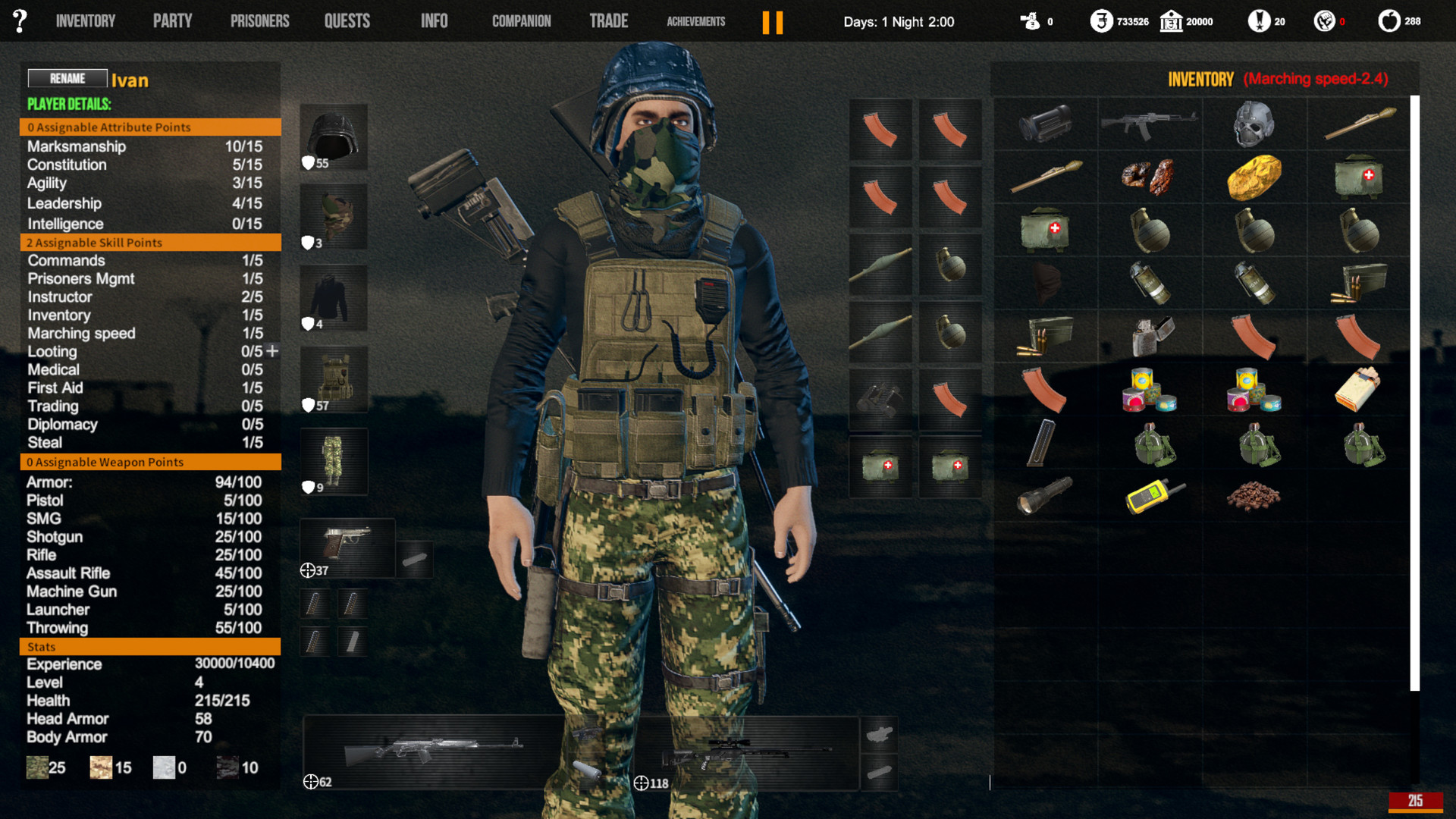1456x819 pixels.
Task: Click the Rename button for Ivan
Action: [x=67, y=78]
